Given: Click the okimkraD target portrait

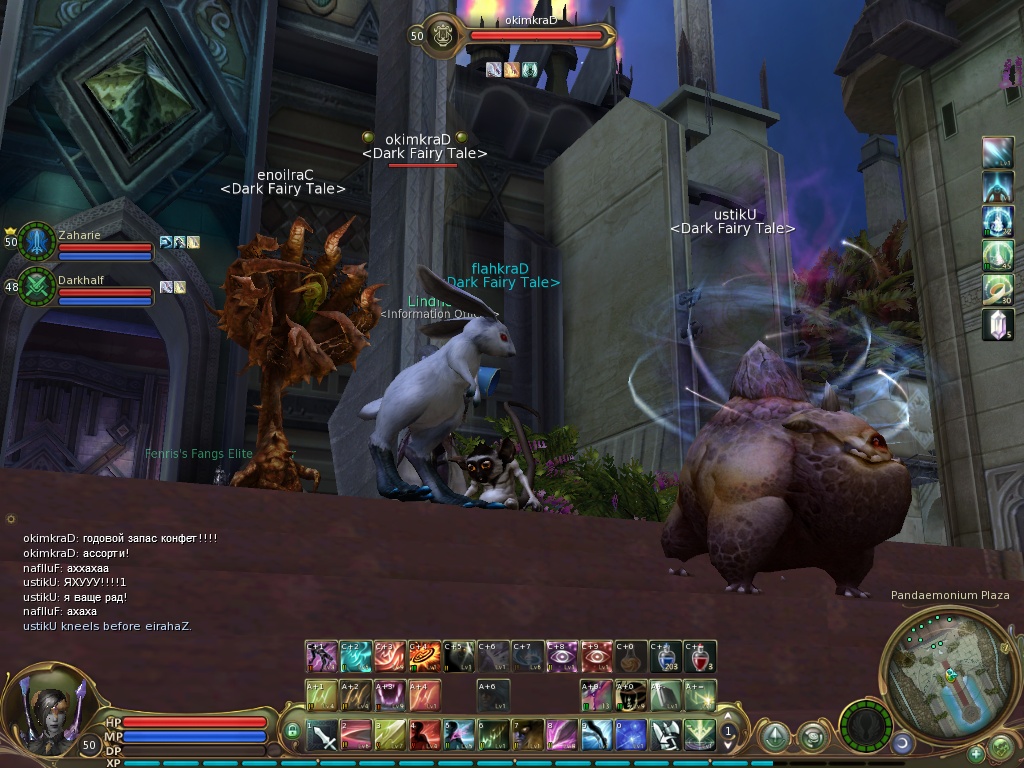Looking at the screenshot, I should point(440,35).
